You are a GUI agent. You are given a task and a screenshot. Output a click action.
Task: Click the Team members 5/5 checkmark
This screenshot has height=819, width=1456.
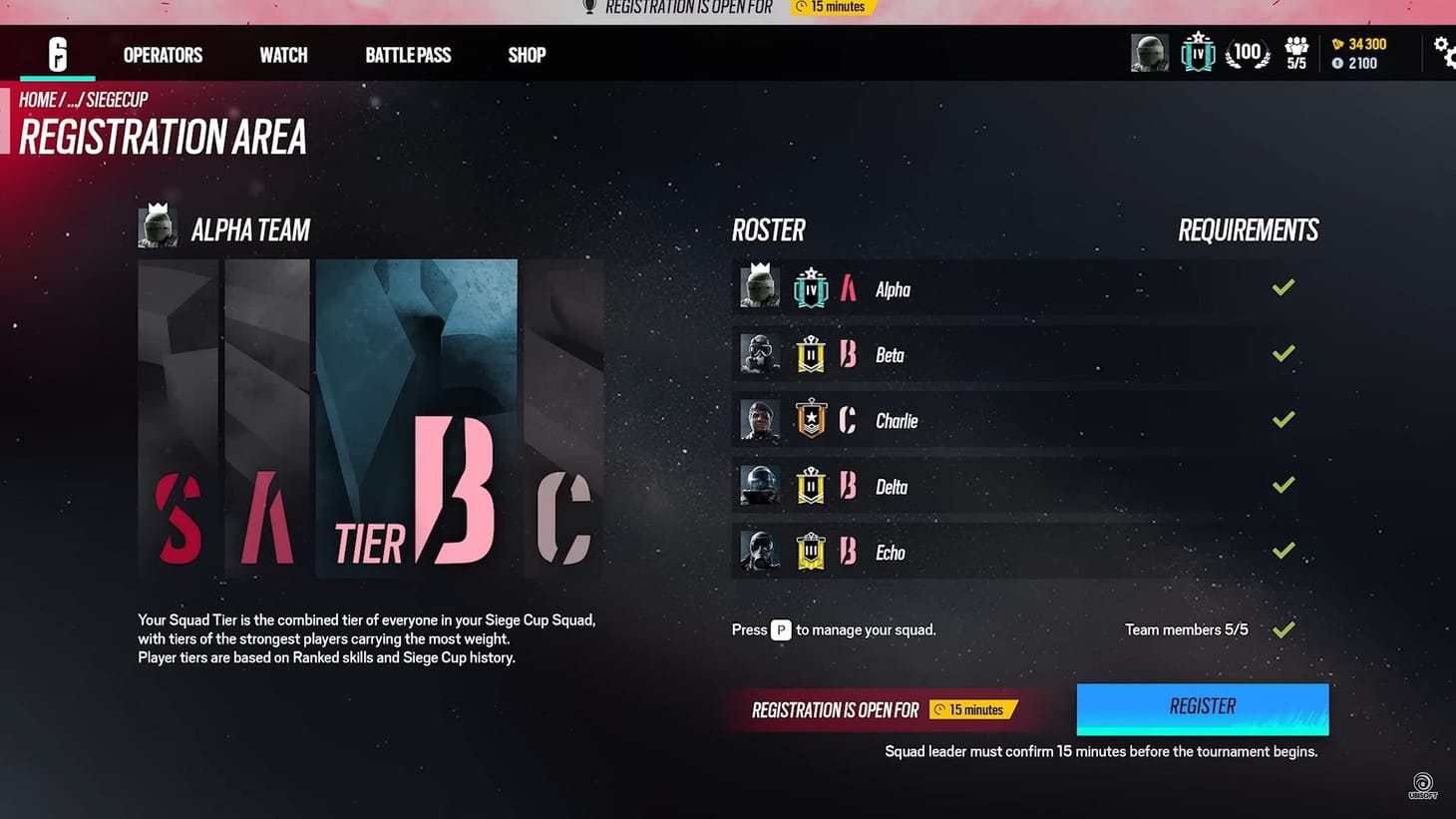tap(1283, 628)
